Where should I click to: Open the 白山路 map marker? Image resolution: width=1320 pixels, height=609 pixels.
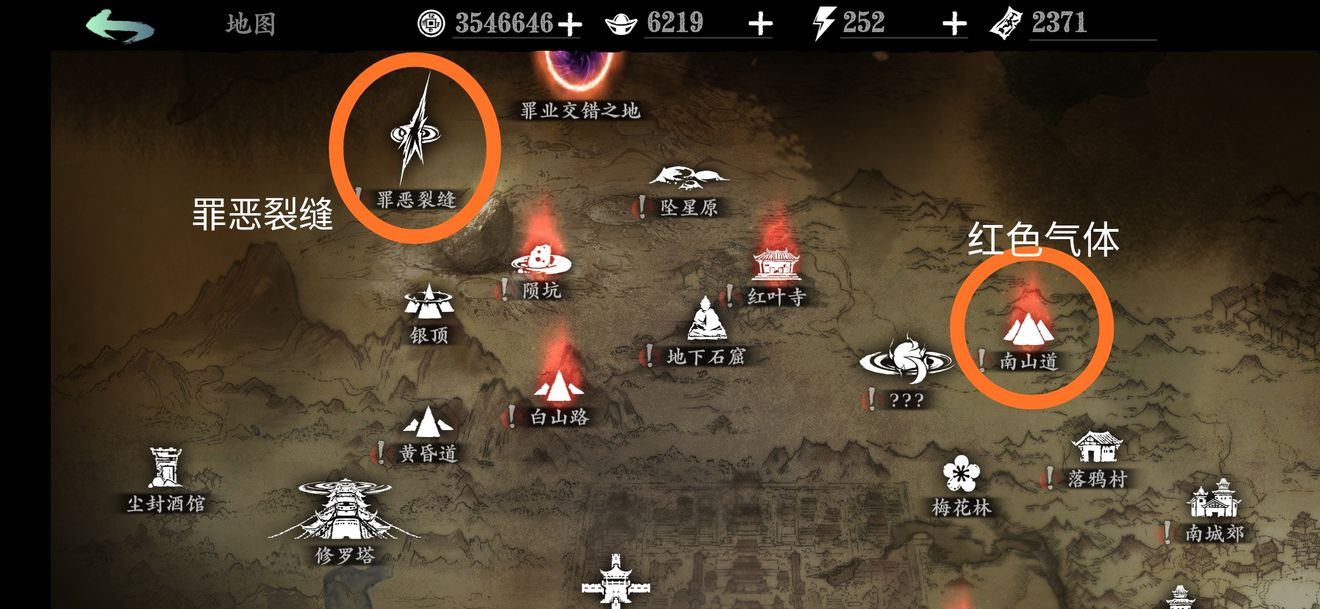coord(558,385)
